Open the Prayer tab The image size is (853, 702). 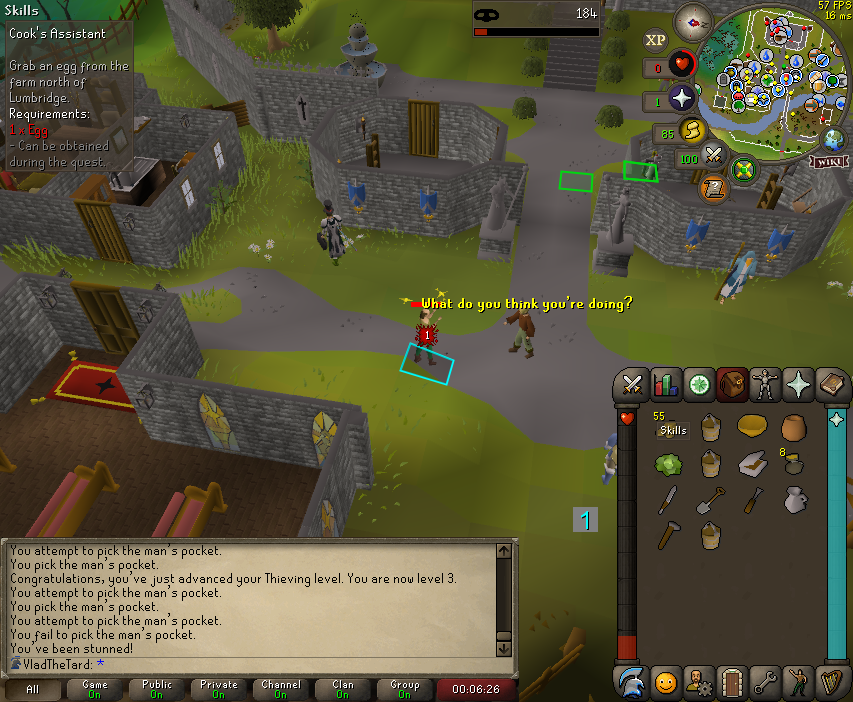799,383
